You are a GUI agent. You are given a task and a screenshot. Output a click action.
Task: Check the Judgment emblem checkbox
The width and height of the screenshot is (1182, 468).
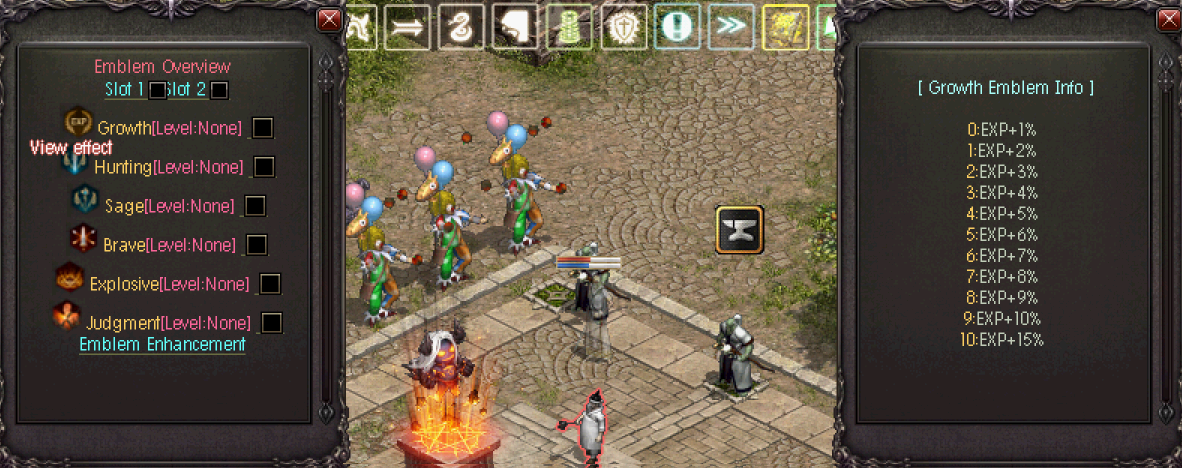coord(271,322)
